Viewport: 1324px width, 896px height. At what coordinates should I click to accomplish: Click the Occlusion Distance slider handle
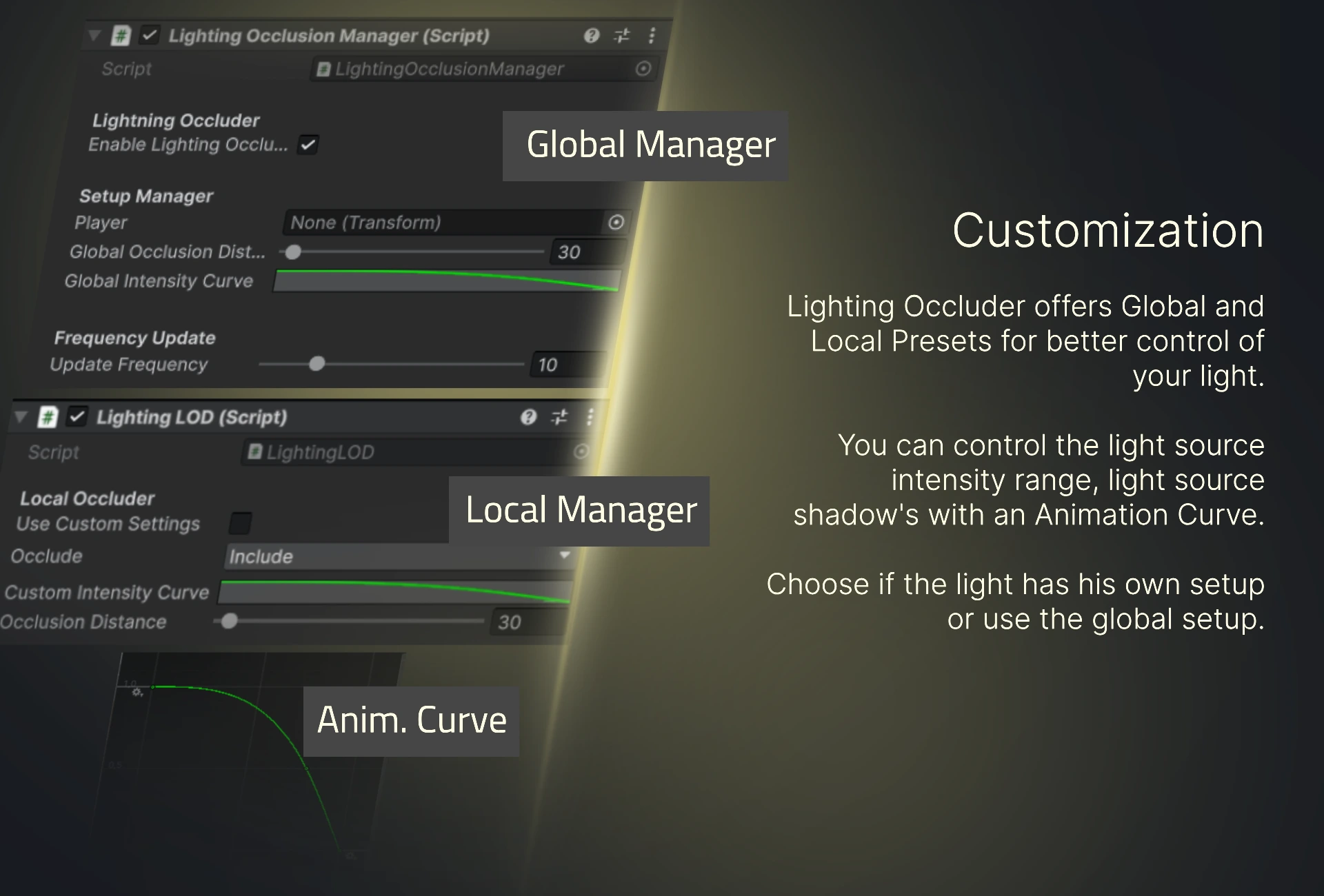click(230, 621)
